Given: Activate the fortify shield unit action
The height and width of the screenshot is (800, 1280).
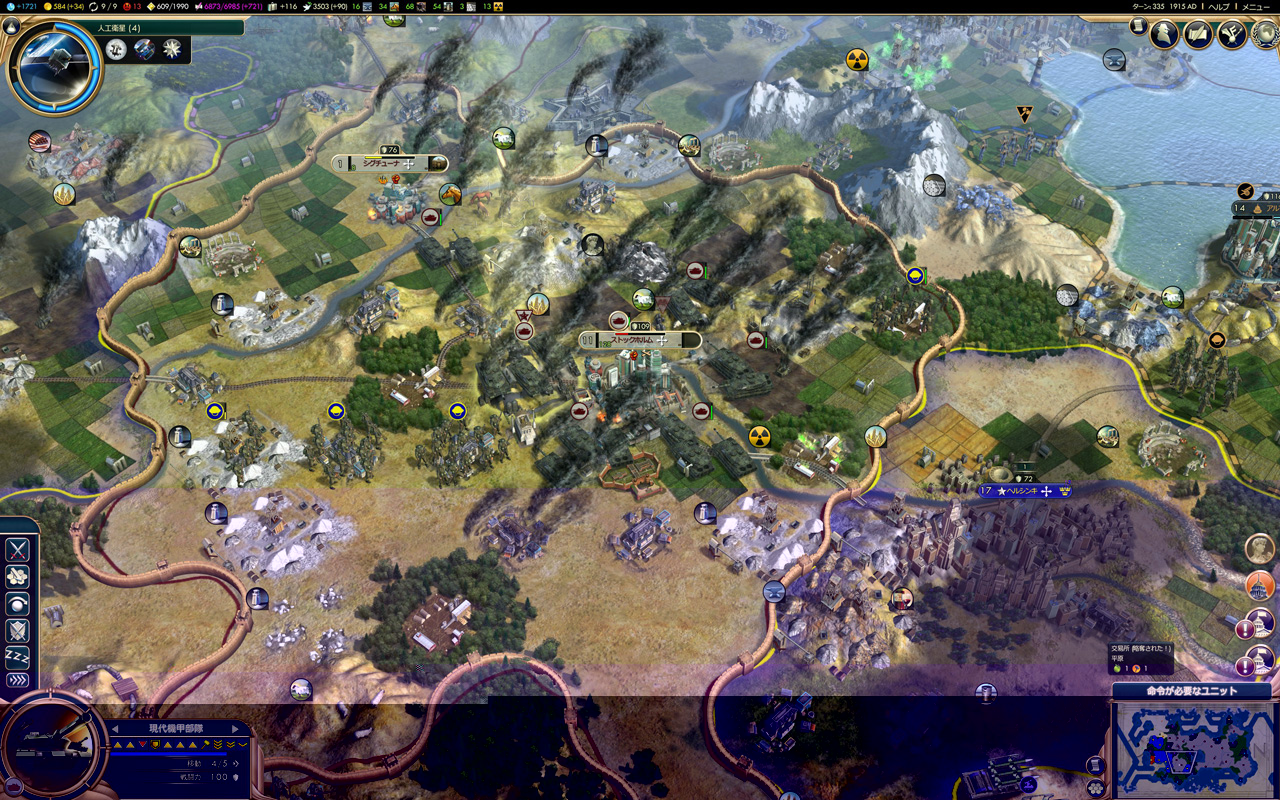Looking at the screenshot, I should [x=17, y=630].
